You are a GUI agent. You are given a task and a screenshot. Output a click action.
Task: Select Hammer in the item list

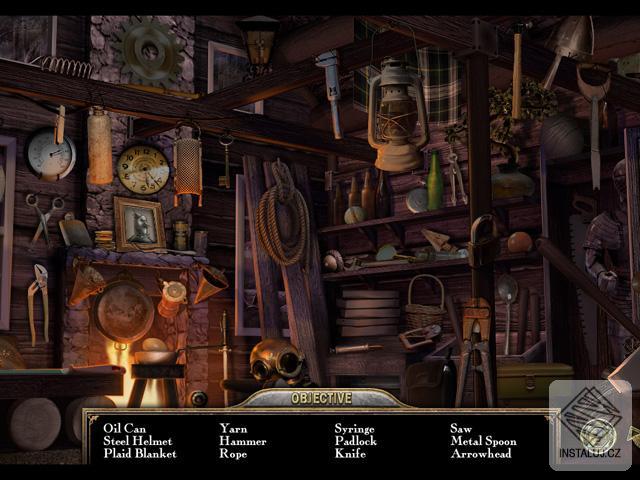coord(242,441)
